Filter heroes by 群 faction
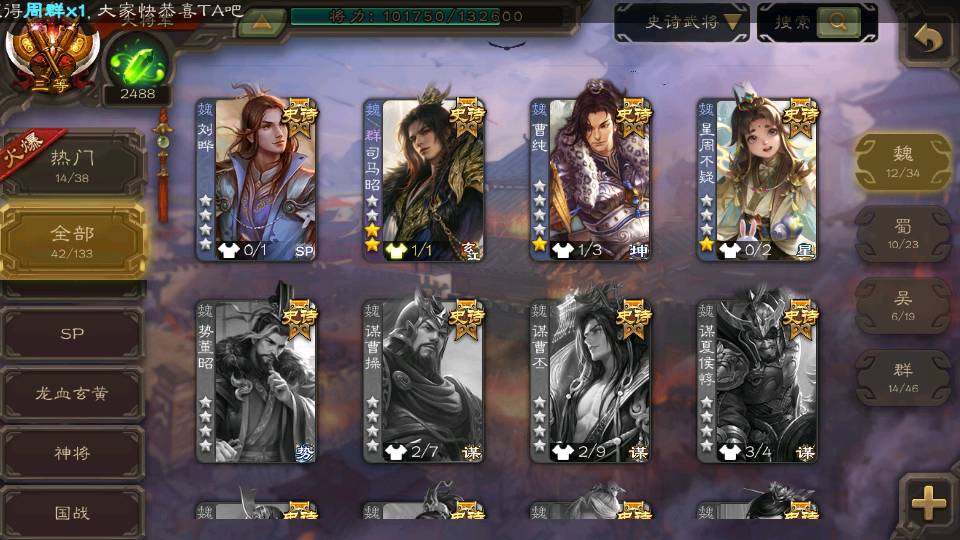Image resolution: width=960 pixels, height=540 pixels. pyautogui.click(x=902, y=377)
